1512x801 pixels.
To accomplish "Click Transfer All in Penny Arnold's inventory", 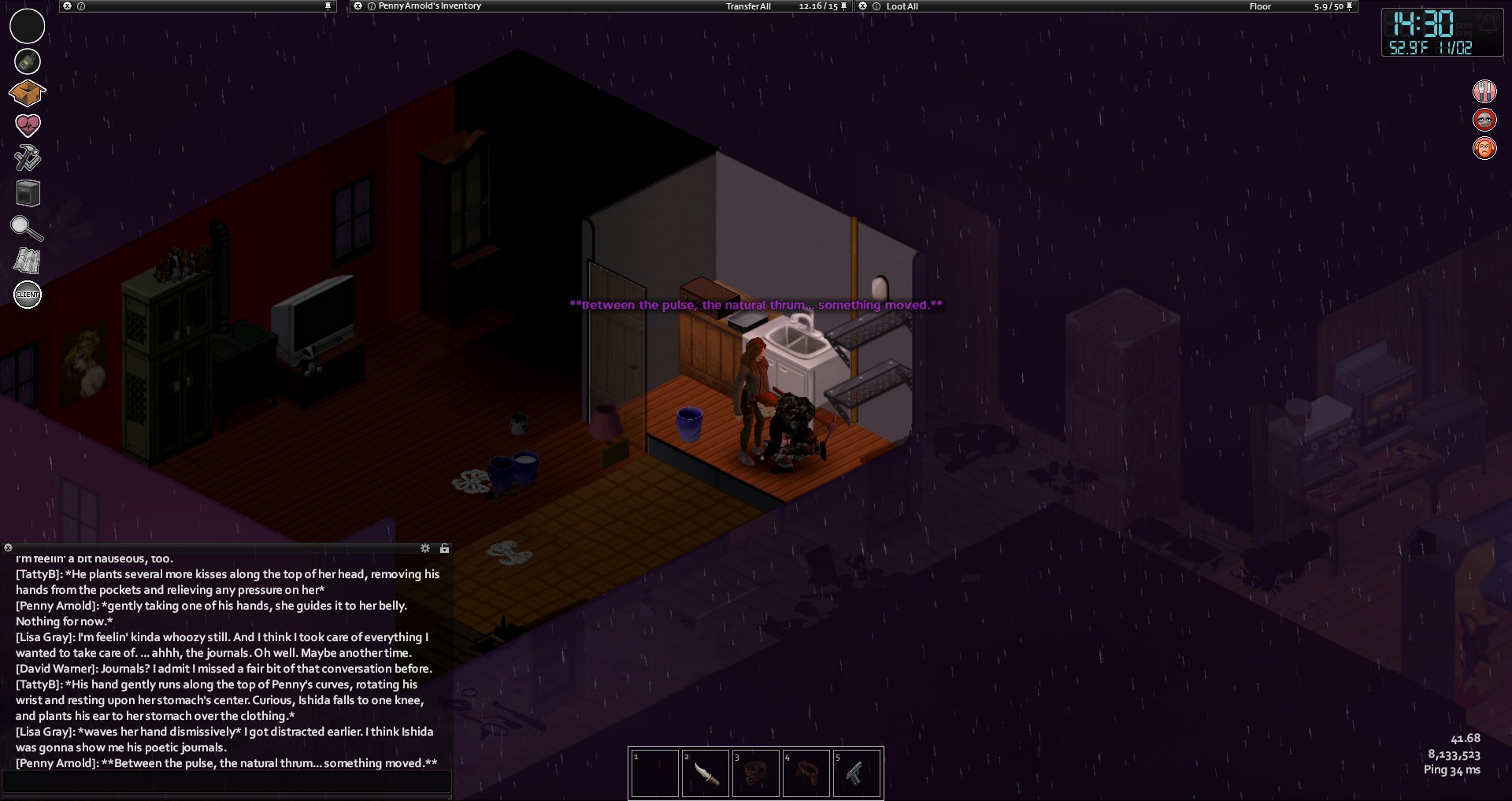I will (x=747, y=6).
